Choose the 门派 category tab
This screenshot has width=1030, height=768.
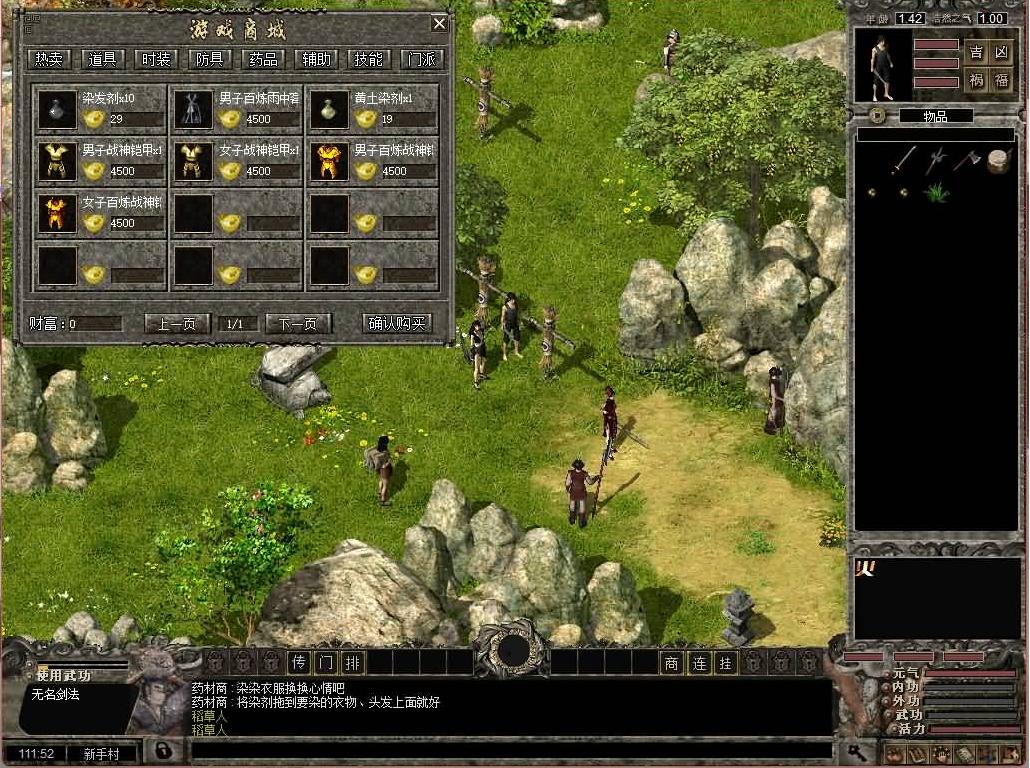(x=422, y=59)
